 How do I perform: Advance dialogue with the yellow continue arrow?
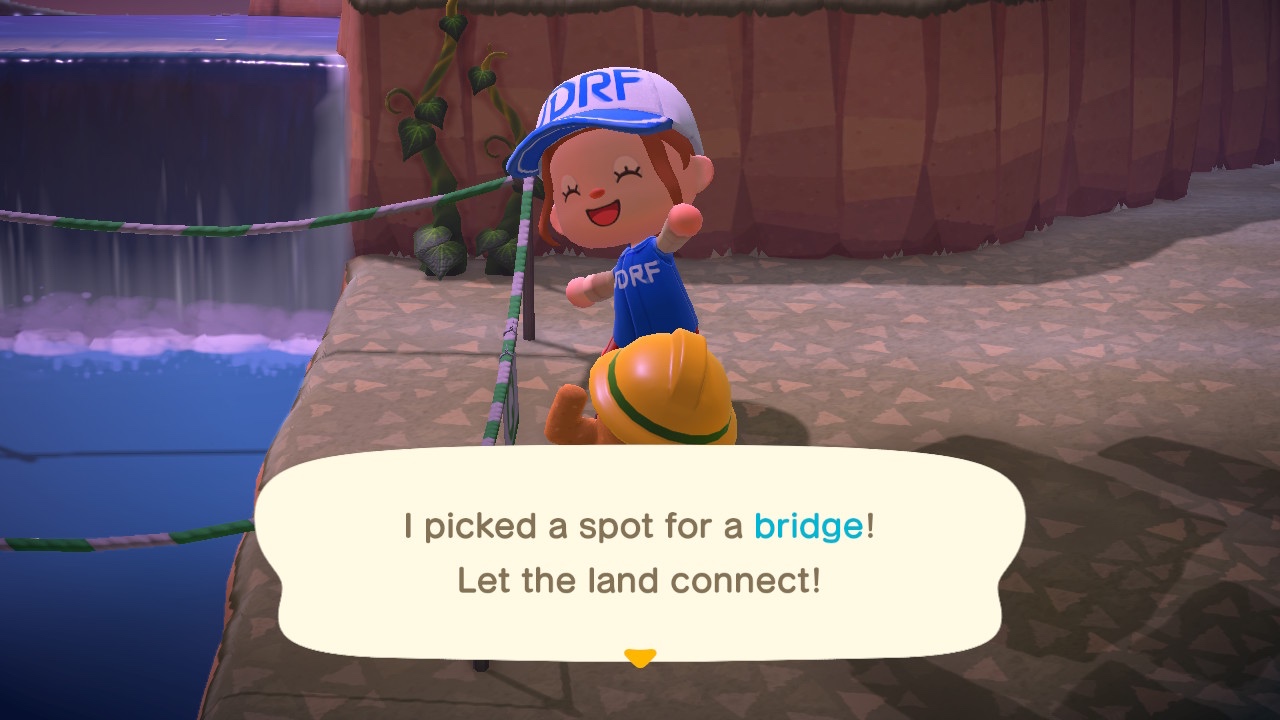(x=639, y=657)
